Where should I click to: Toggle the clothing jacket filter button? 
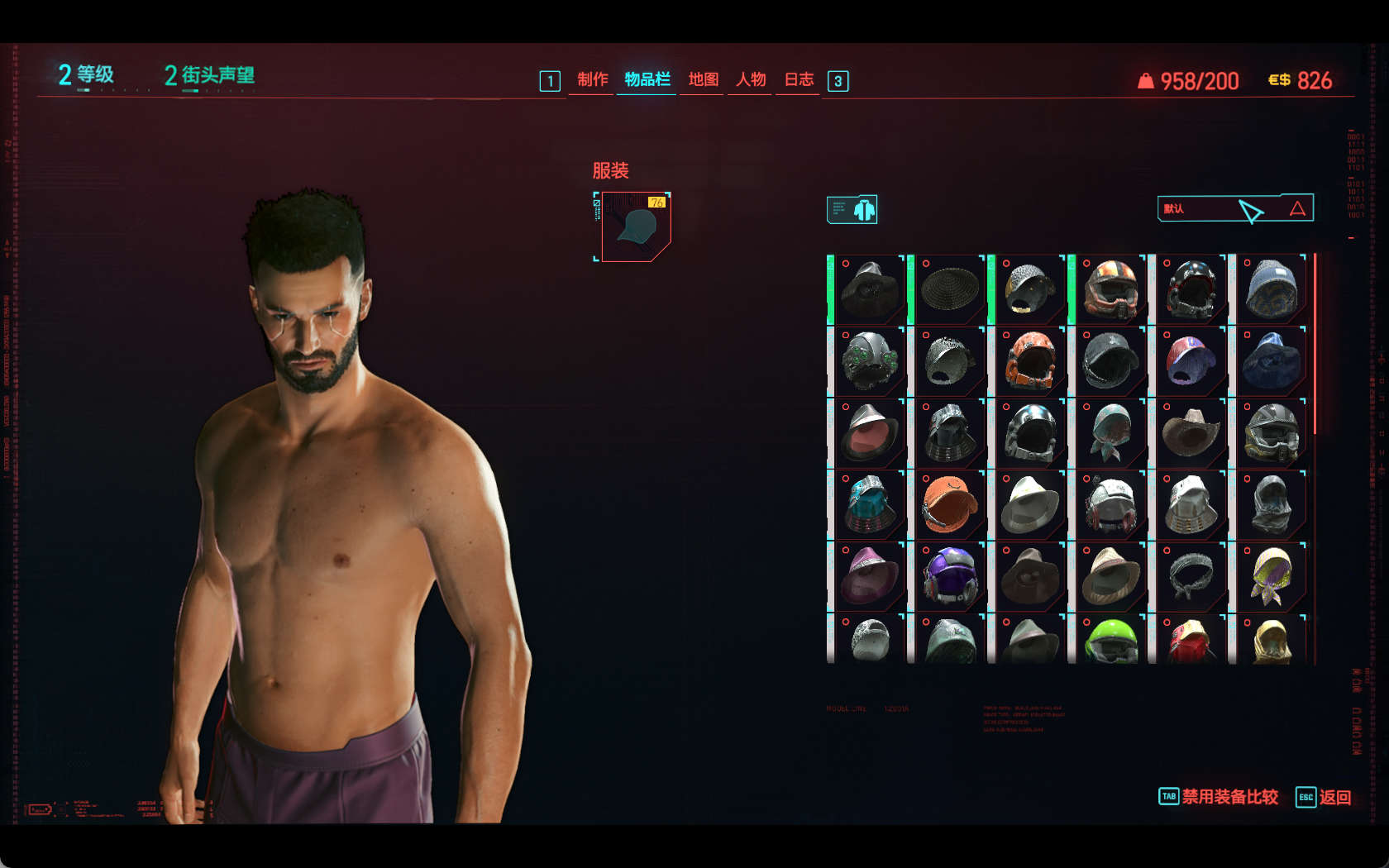(x=852, y=210)
